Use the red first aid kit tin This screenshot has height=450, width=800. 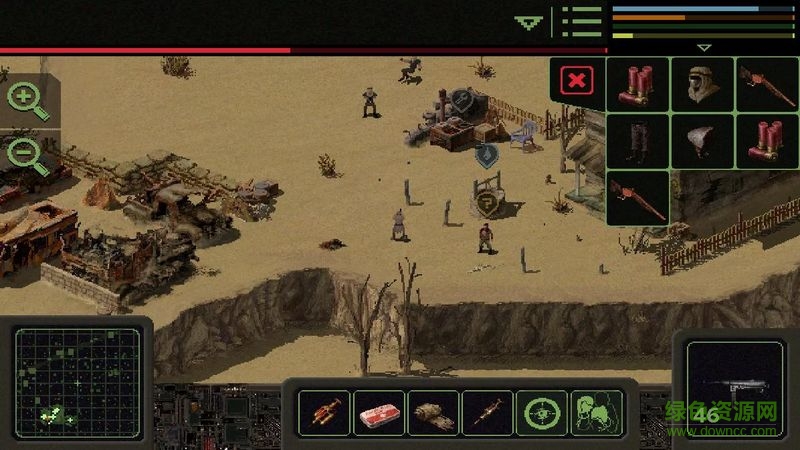(379, 412)
